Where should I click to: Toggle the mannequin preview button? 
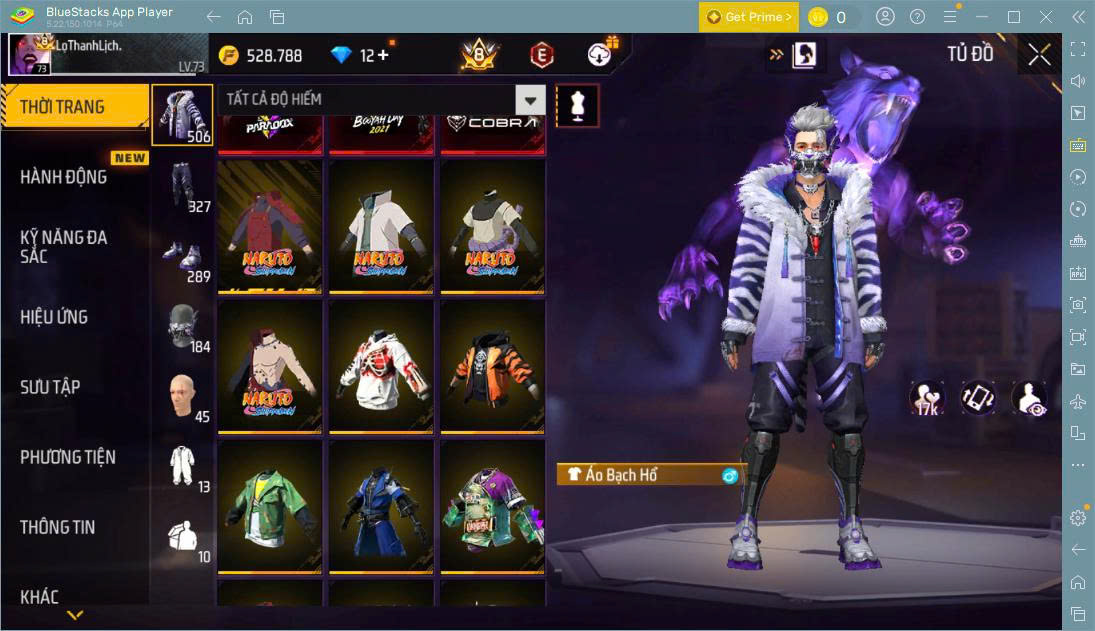coord(577,104)
